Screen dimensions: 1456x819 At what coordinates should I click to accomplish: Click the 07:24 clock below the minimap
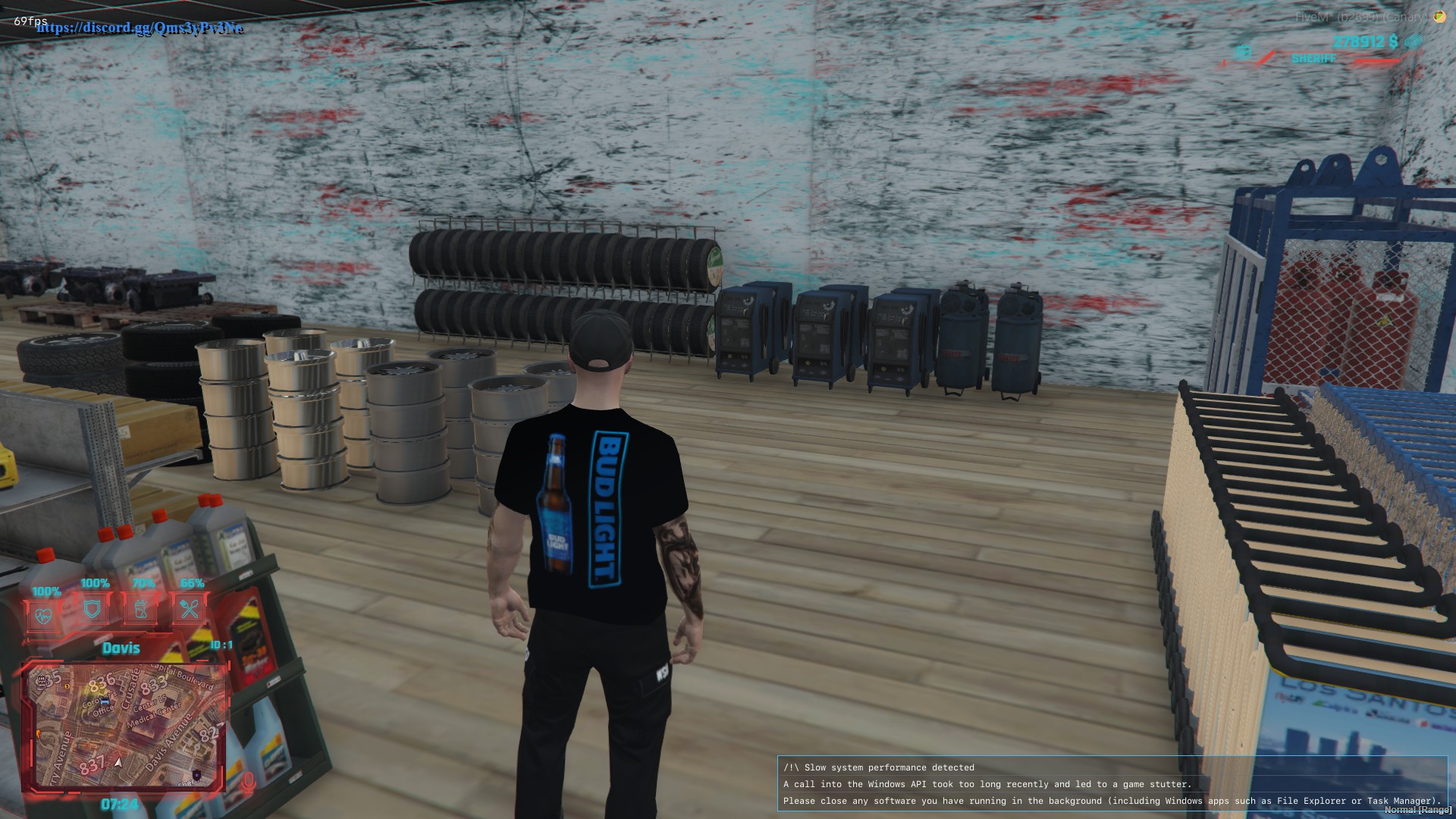[x=121, y=803]
